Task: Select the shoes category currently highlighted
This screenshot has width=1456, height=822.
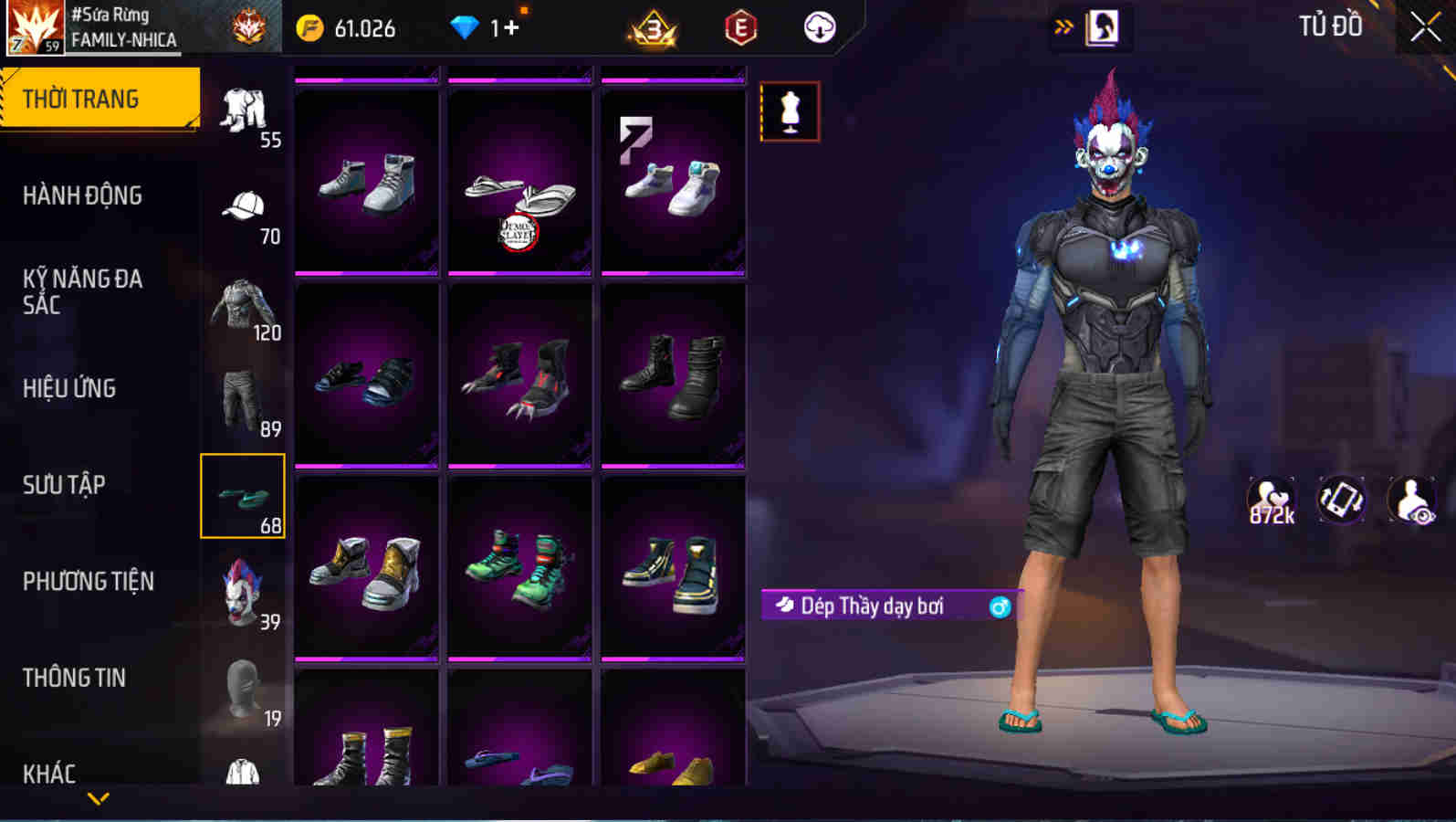Action: click(243, 496)
